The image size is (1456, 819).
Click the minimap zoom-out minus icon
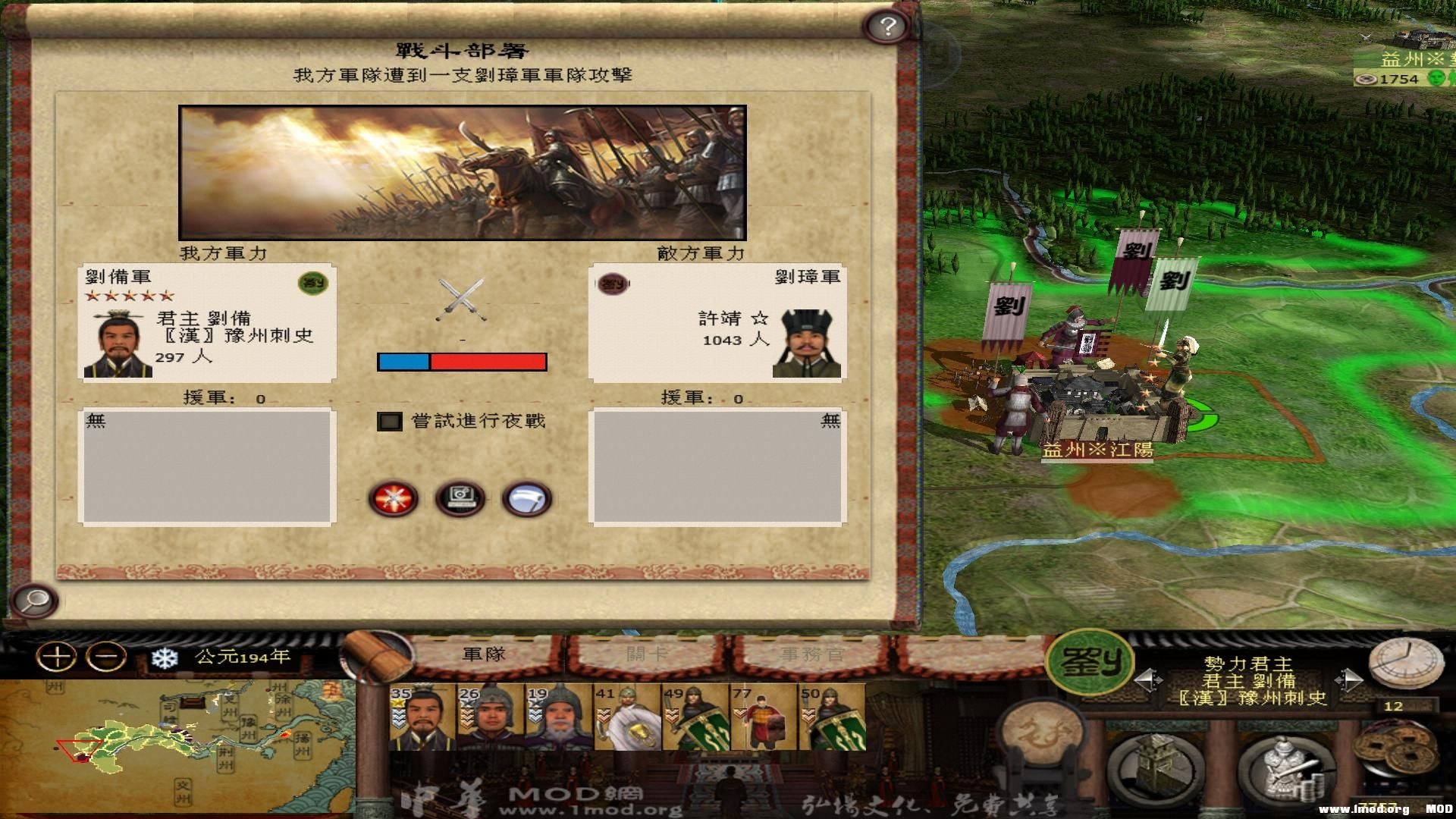pos(106,655)
